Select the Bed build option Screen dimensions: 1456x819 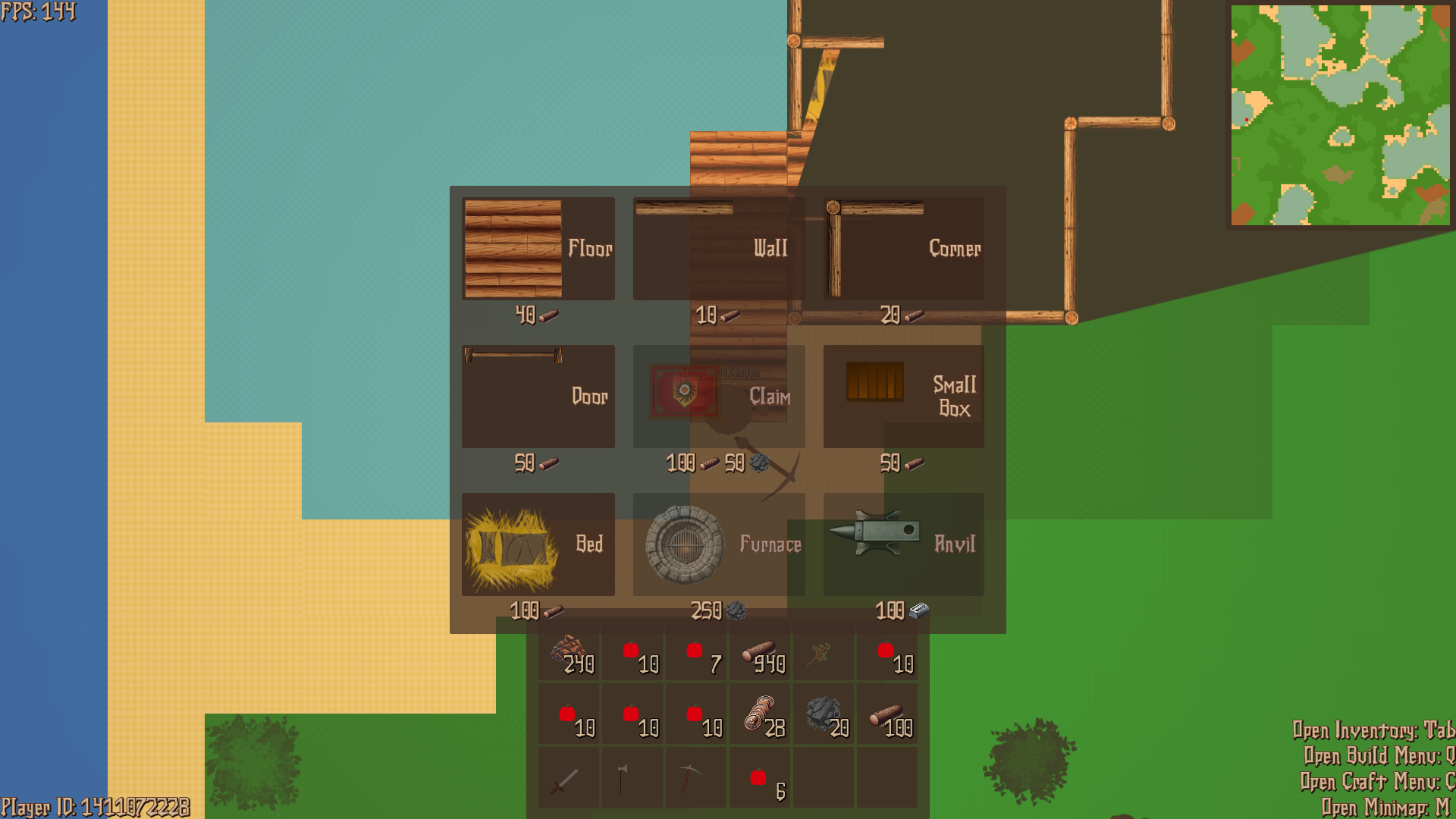pos(537,544)
